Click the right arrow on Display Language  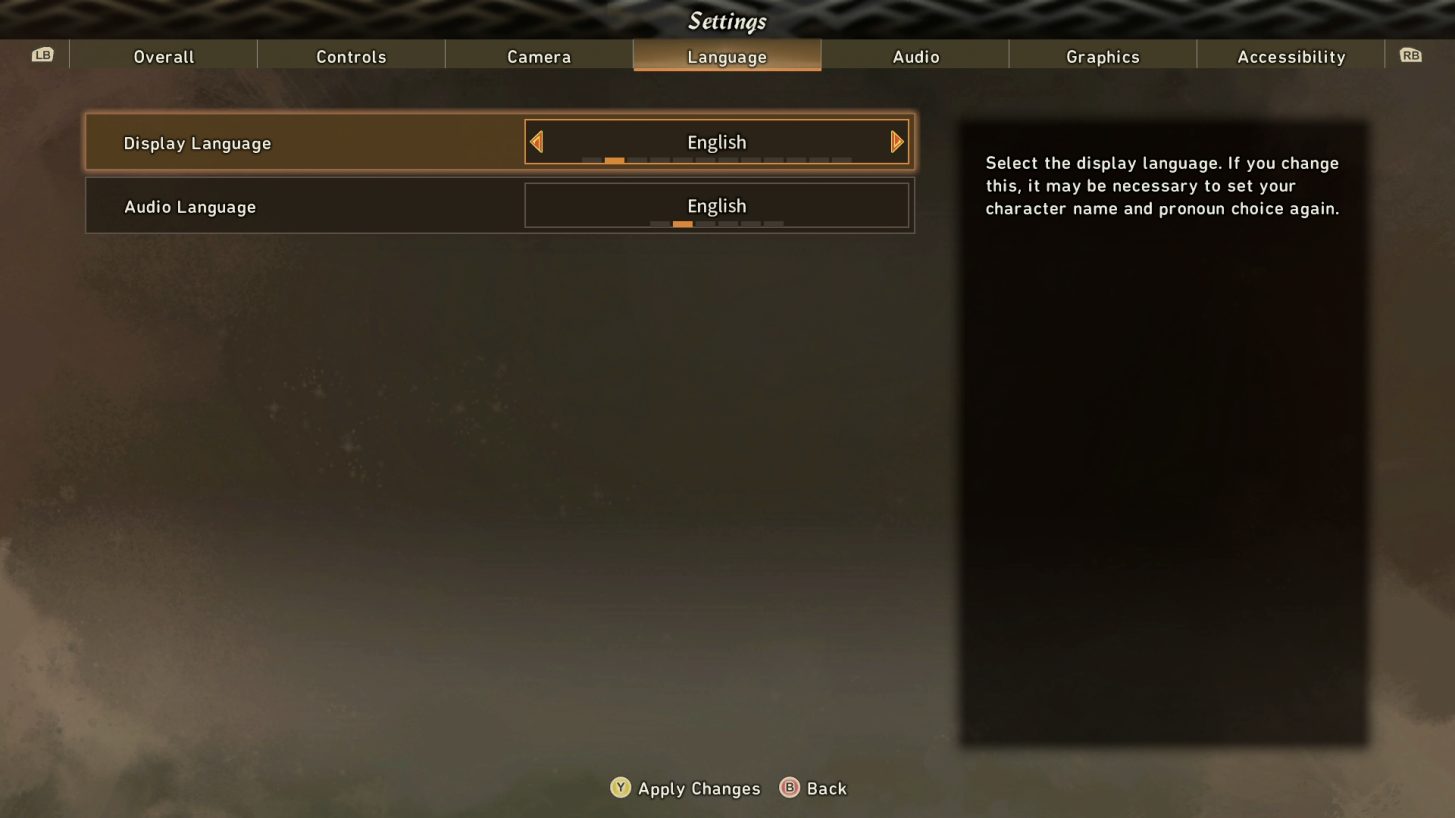(897, 141)
